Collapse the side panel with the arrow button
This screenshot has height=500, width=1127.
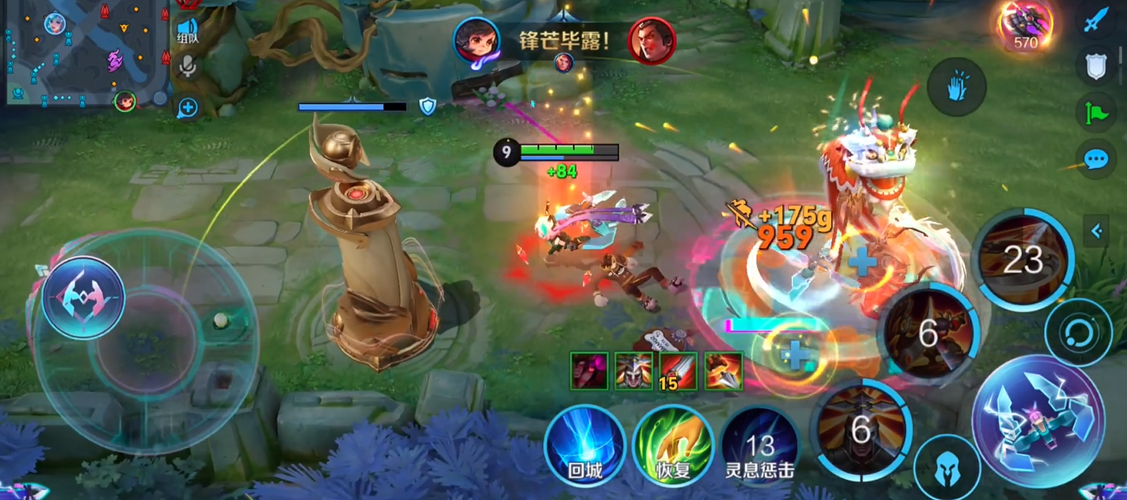pos(1097,232)
